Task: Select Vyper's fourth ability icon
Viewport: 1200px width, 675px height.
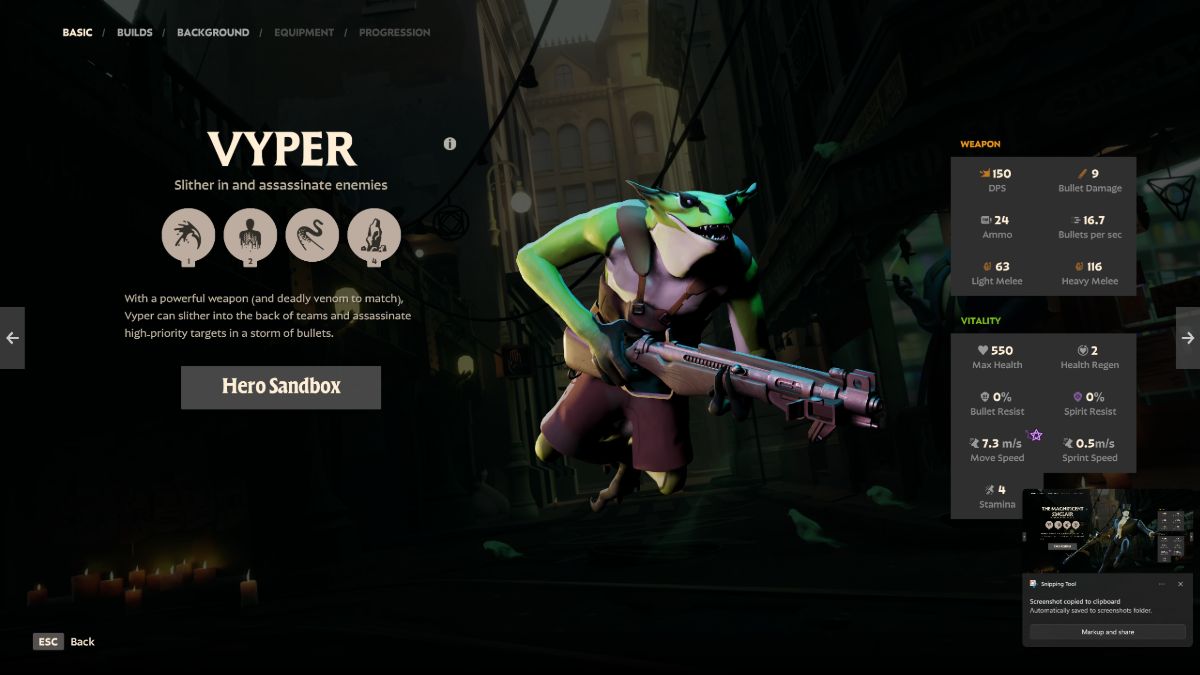Action: tap(374, 235)
